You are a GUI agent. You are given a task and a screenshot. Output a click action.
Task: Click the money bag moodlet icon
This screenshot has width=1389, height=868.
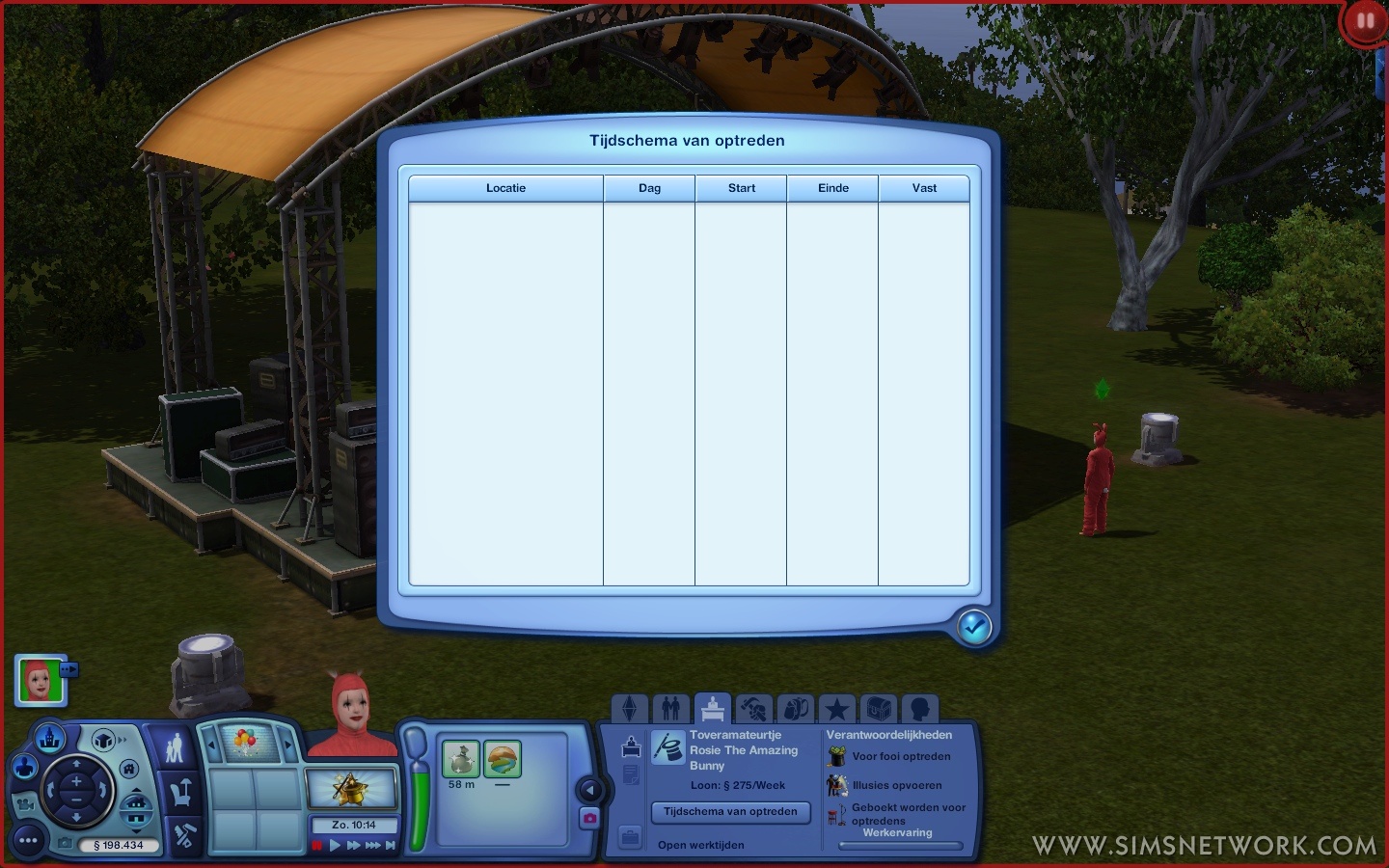460,759
